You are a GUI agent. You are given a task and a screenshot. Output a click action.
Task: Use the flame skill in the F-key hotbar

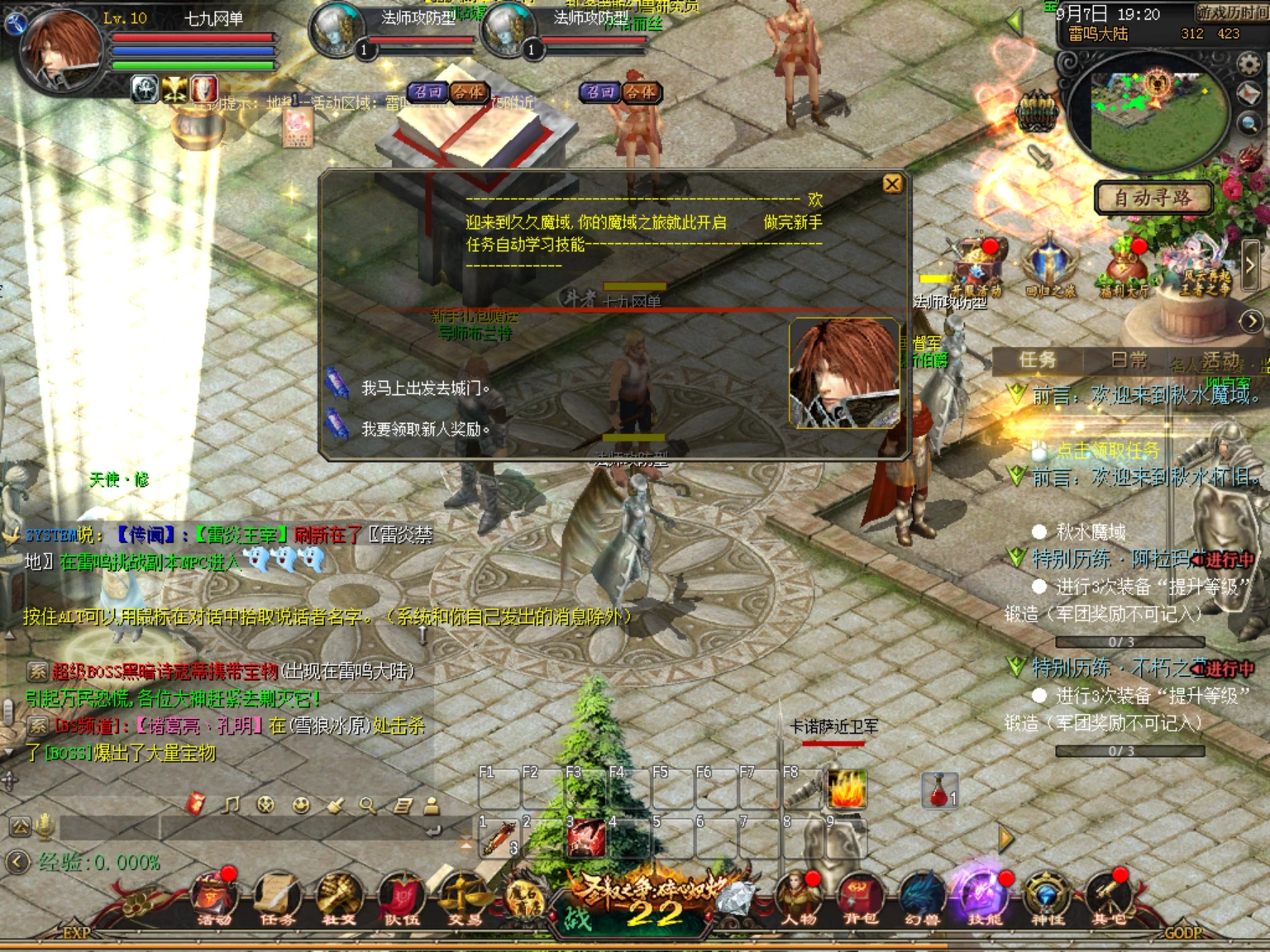click(846, 788)
